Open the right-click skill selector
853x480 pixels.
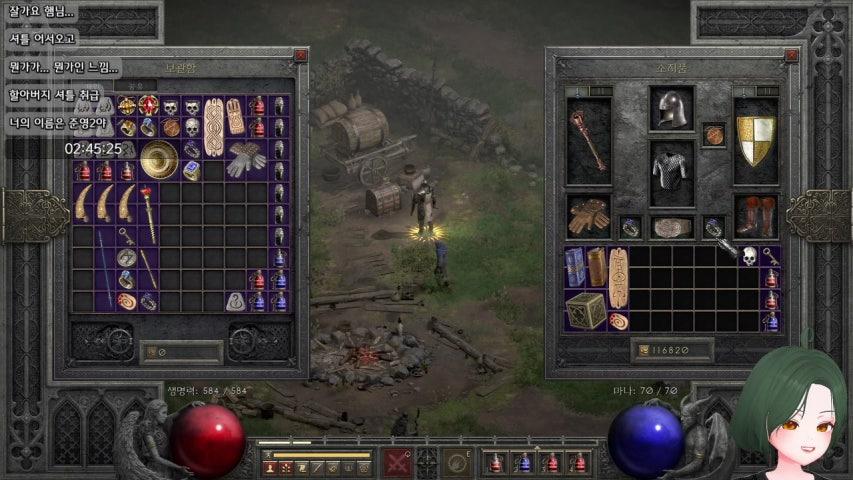click(x=457, y=463)
